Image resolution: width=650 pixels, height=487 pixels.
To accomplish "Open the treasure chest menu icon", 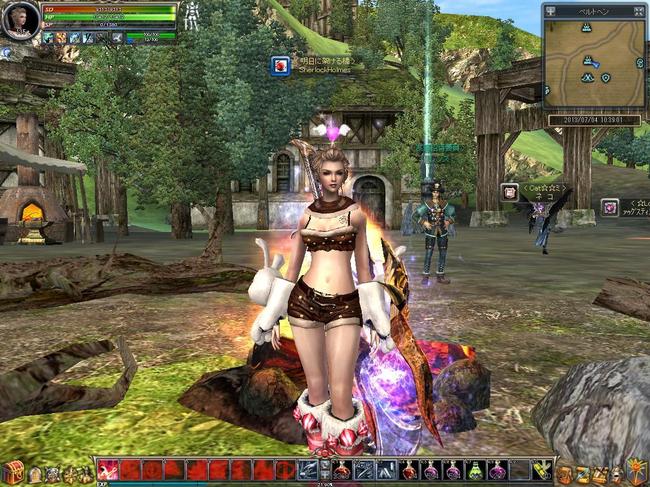I will [12, 472].
